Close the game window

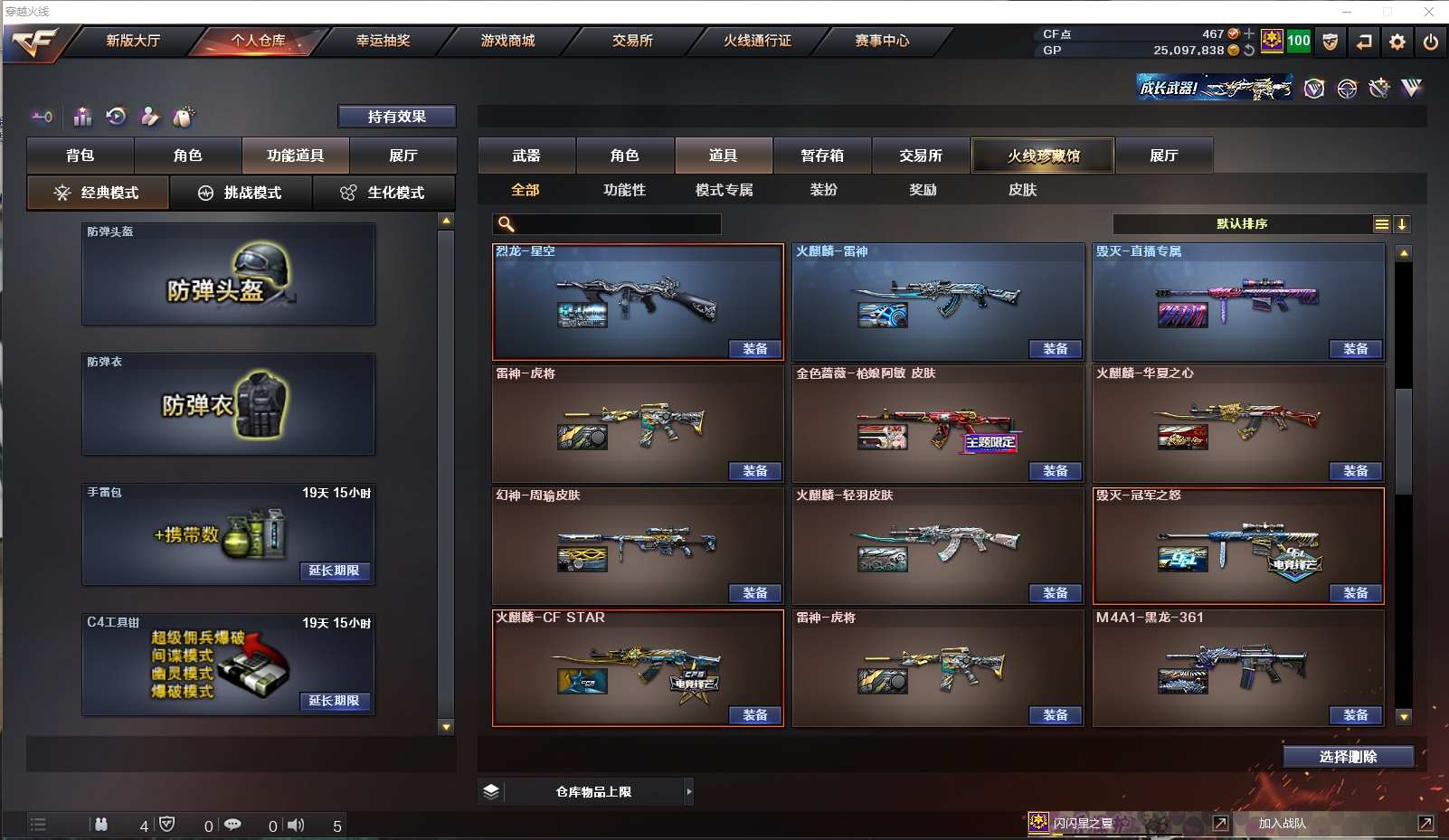point(1429,12)
